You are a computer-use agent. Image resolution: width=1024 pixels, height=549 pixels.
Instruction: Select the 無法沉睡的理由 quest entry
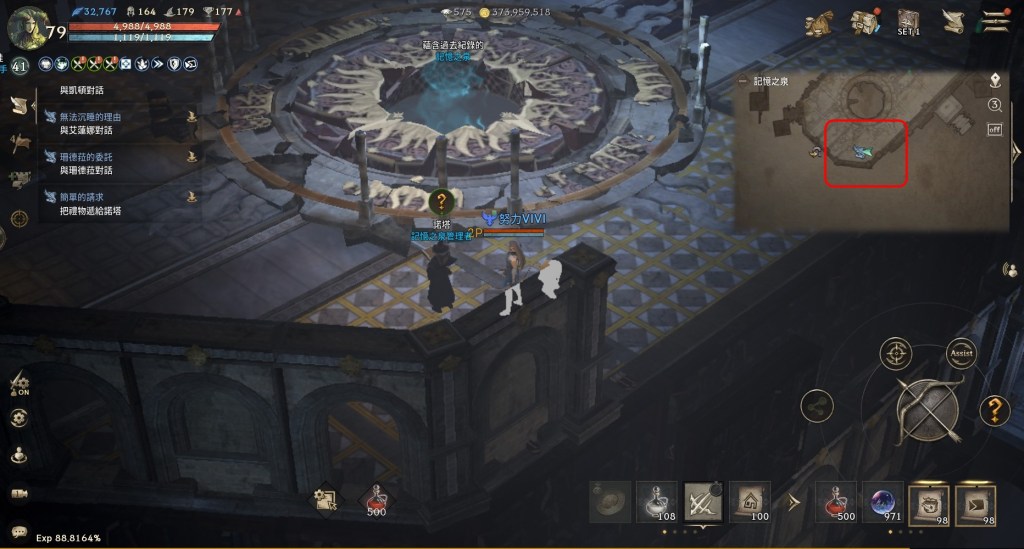pyautogui.click(x=90, y=117)
